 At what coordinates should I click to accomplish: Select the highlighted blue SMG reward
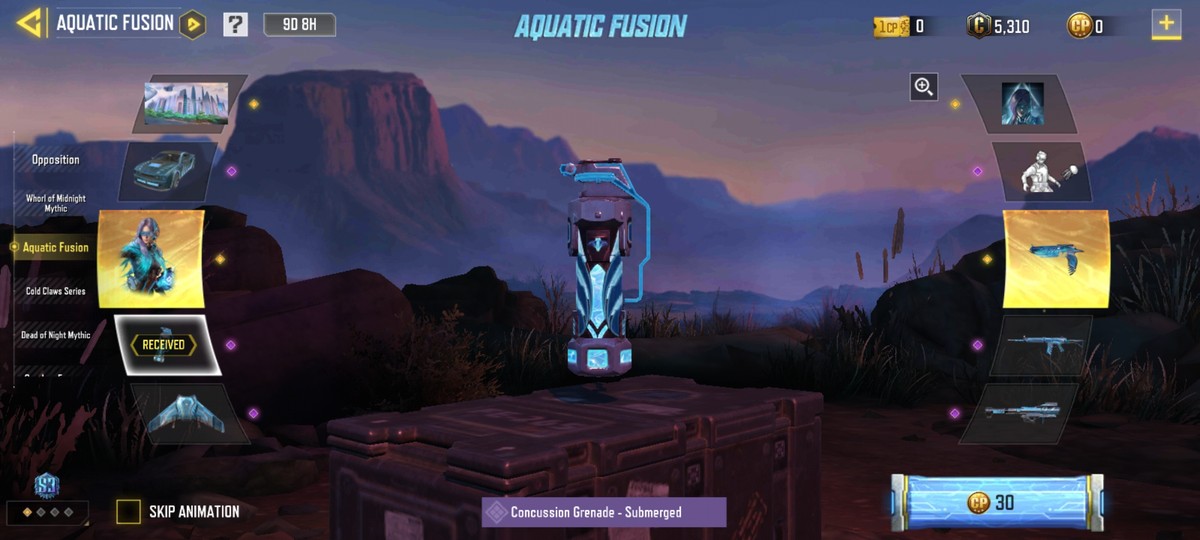point(1056,258)
